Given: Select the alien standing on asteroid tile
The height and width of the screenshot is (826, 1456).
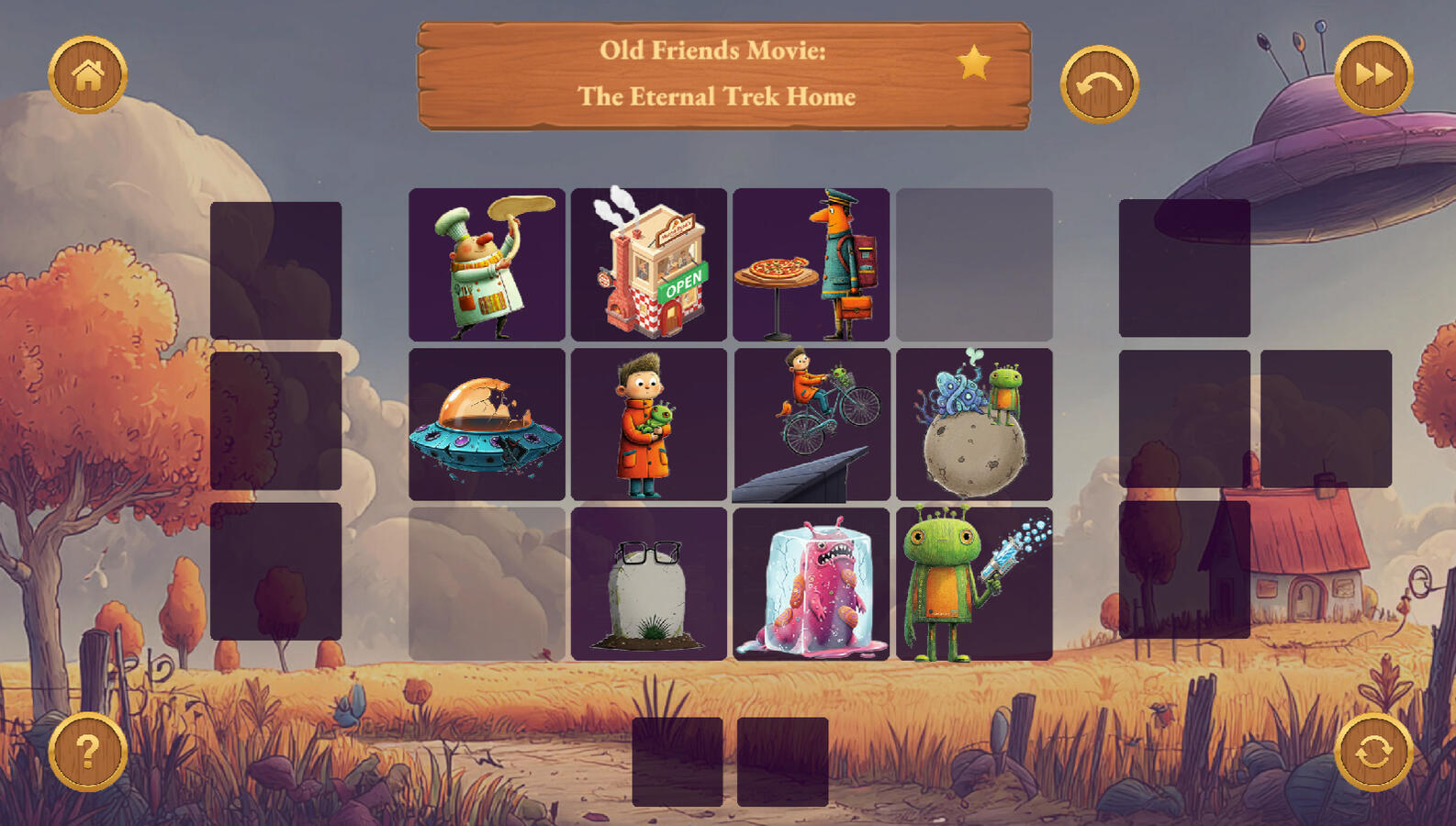Looking at the screenshot, I should click(x=974, y=424).
